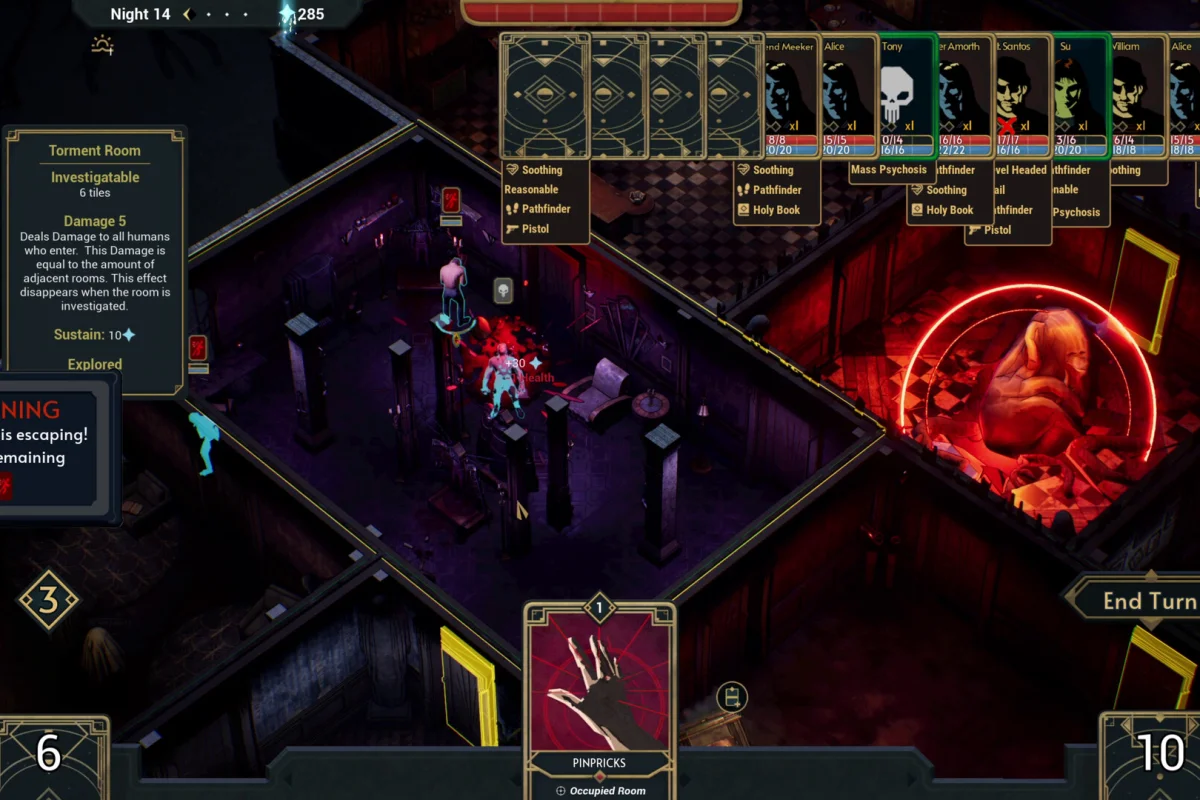1200x800 pixels.
Task: Open the draw pile showing 6
Action: 50,755
